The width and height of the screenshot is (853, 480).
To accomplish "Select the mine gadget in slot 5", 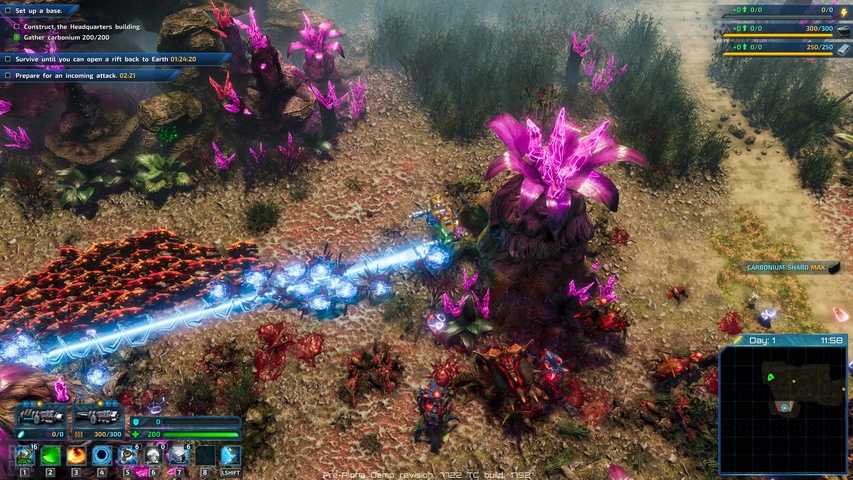I will point(127,456).
